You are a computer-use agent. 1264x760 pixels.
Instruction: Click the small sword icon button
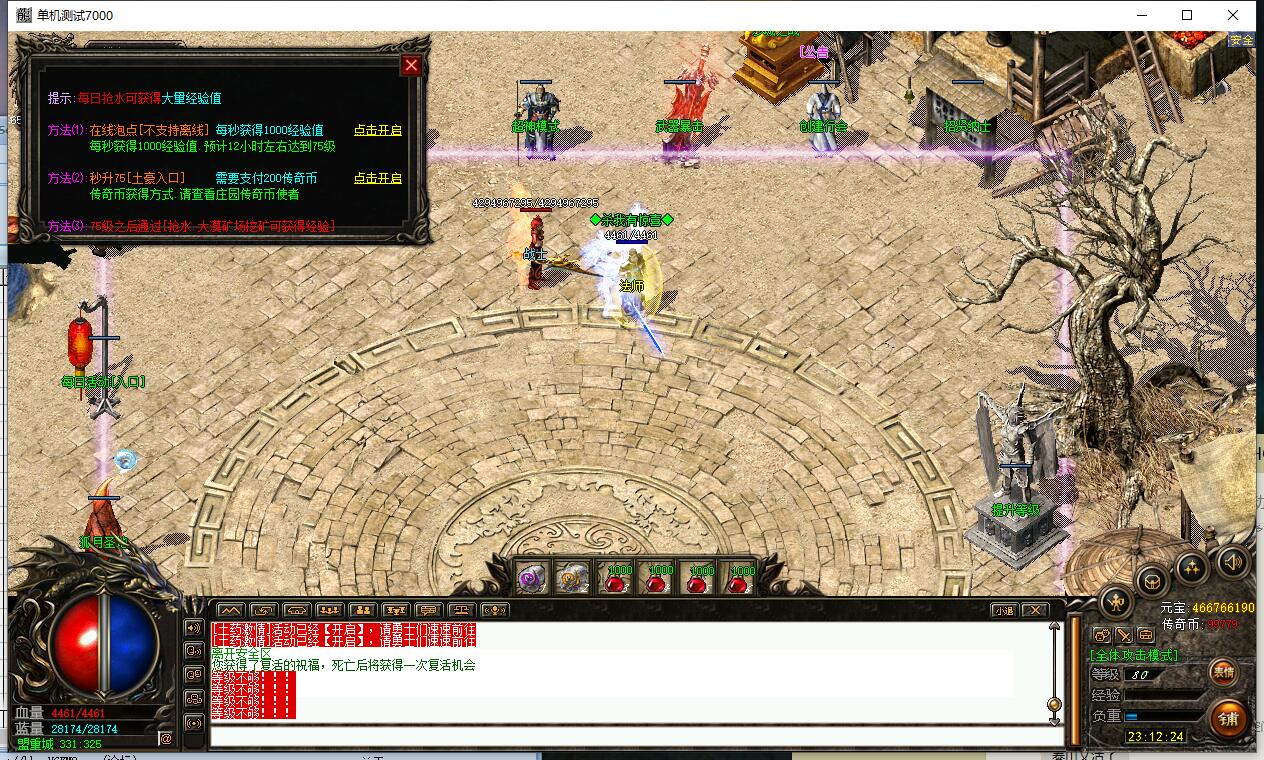(x=1123, y=635)
